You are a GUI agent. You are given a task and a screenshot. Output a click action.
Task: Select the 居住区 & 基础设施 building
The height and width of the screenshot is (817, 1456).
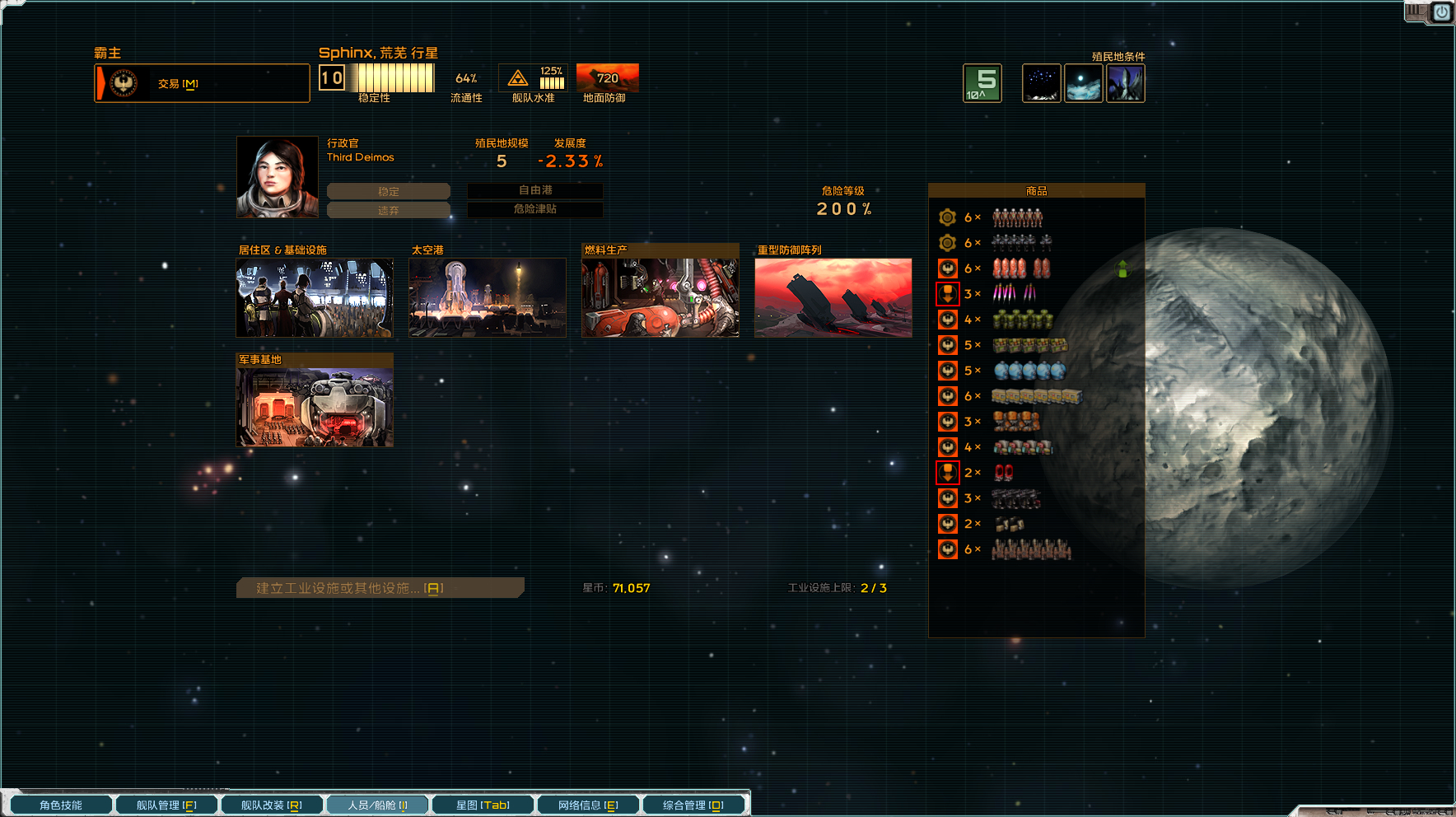[x=315, y=297]
